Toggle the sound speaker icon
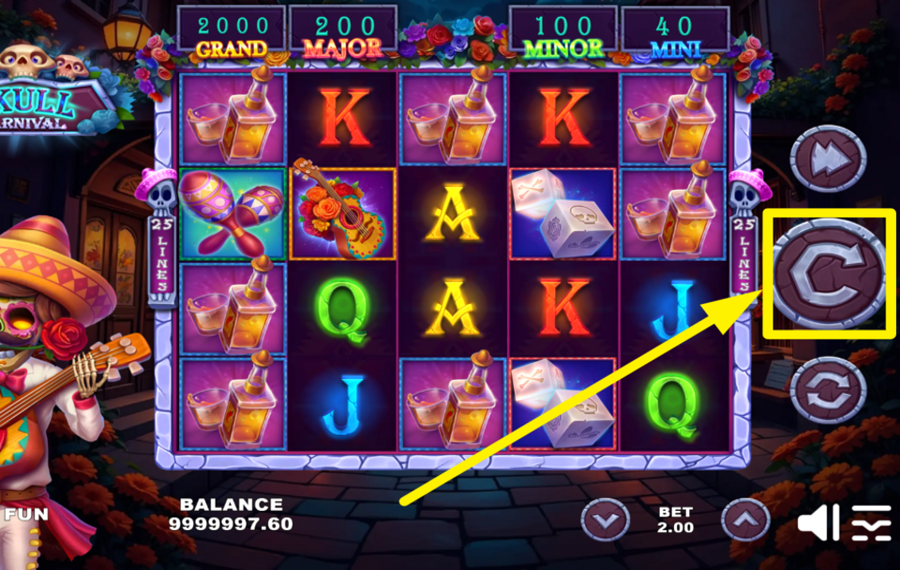Viewport: 900px width, 570px height. (x=818, y=523)
